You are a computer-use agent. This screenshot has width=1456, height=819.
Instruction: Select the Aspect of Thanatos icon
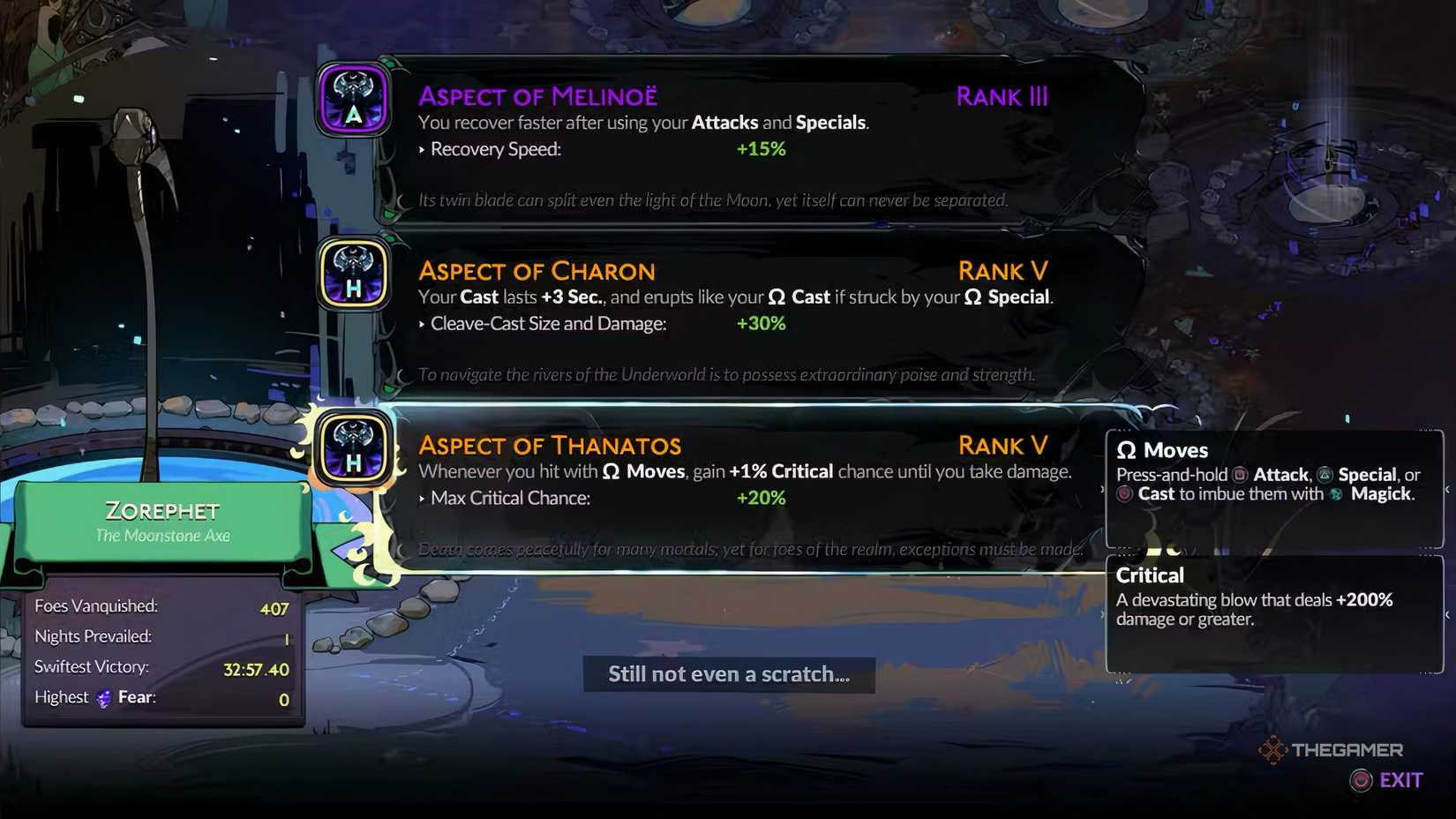coord(353,449)
